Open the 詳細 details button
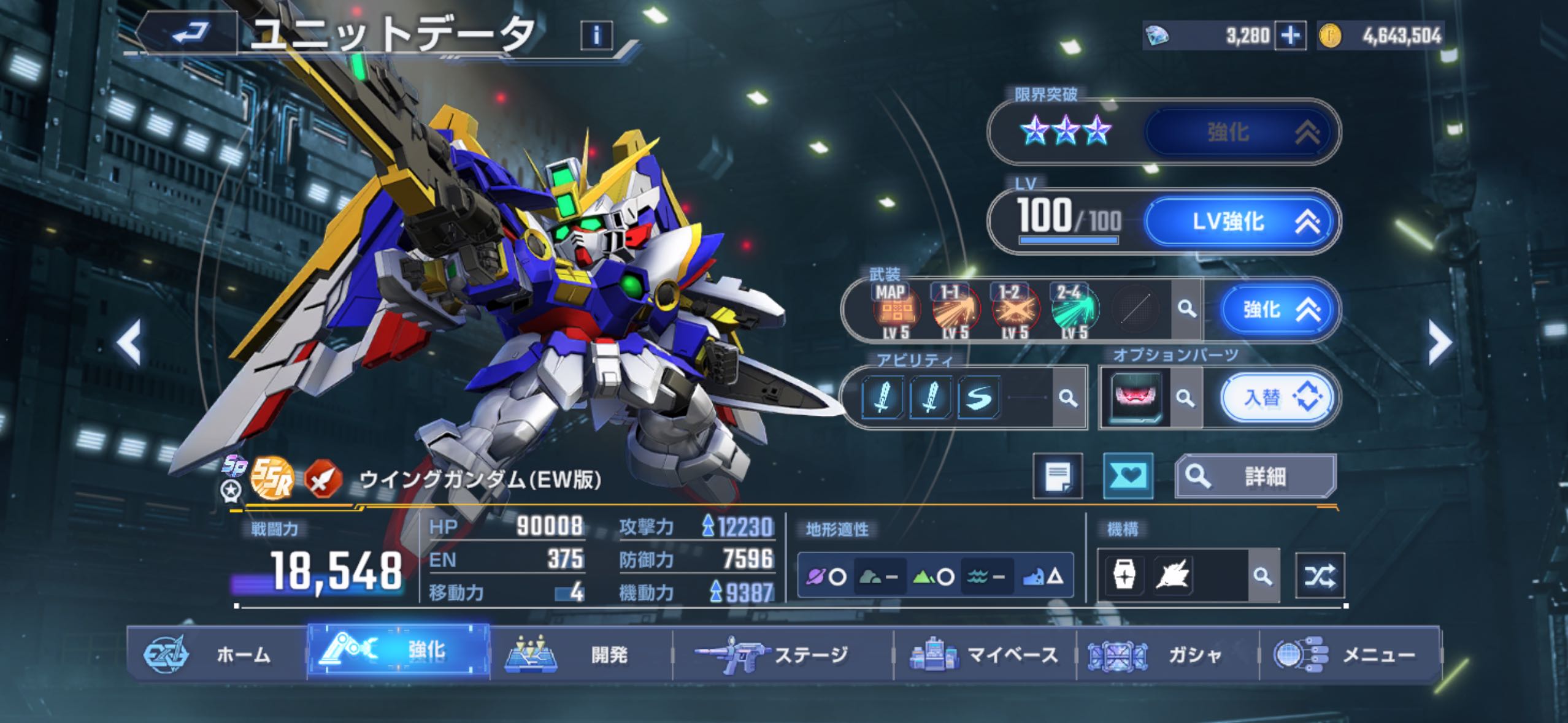Viewport: 1568px width, 723px height. click(x=1255, y=476)
